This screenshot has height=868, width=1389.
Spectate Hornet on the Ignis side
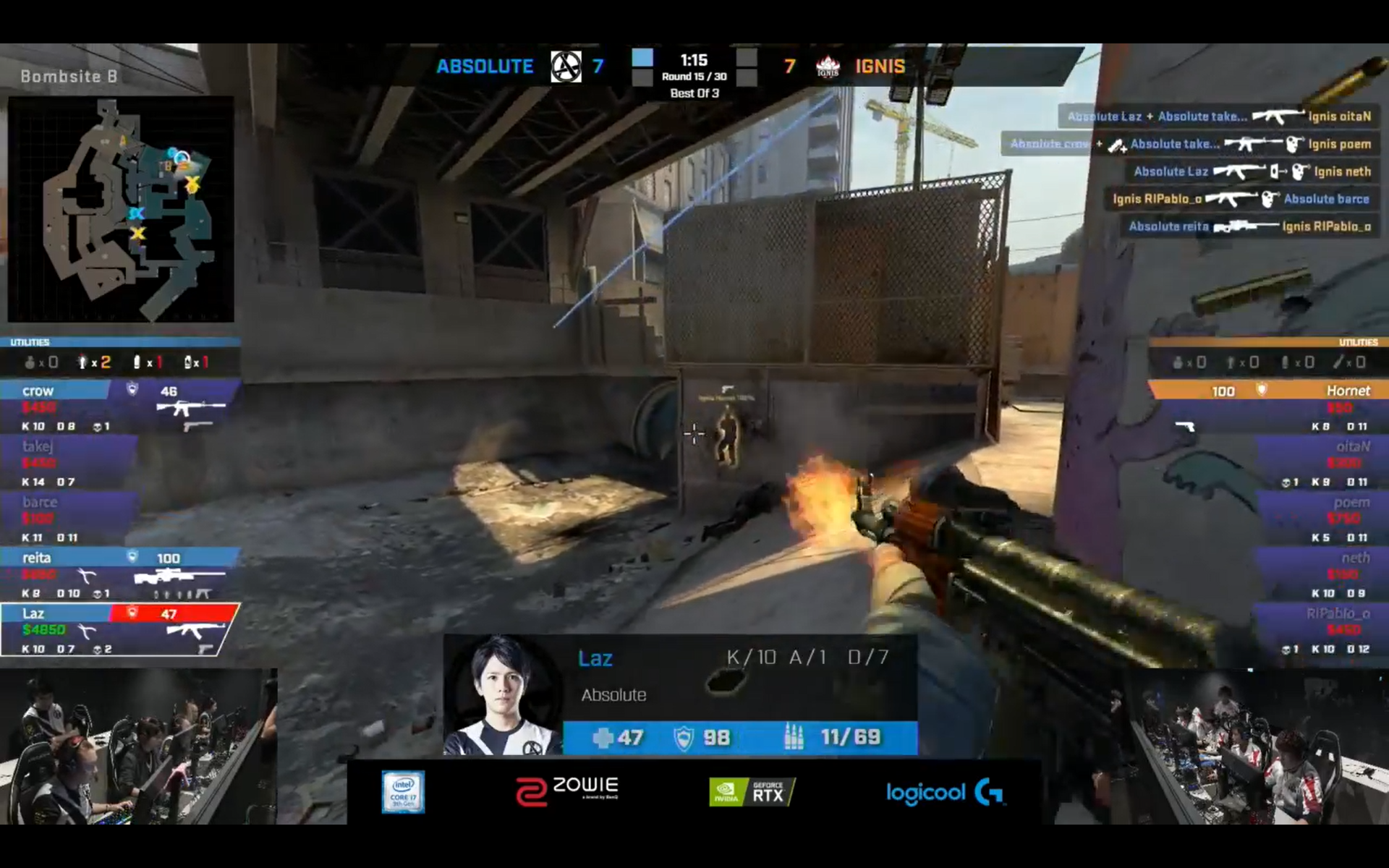coord(1267,407)
